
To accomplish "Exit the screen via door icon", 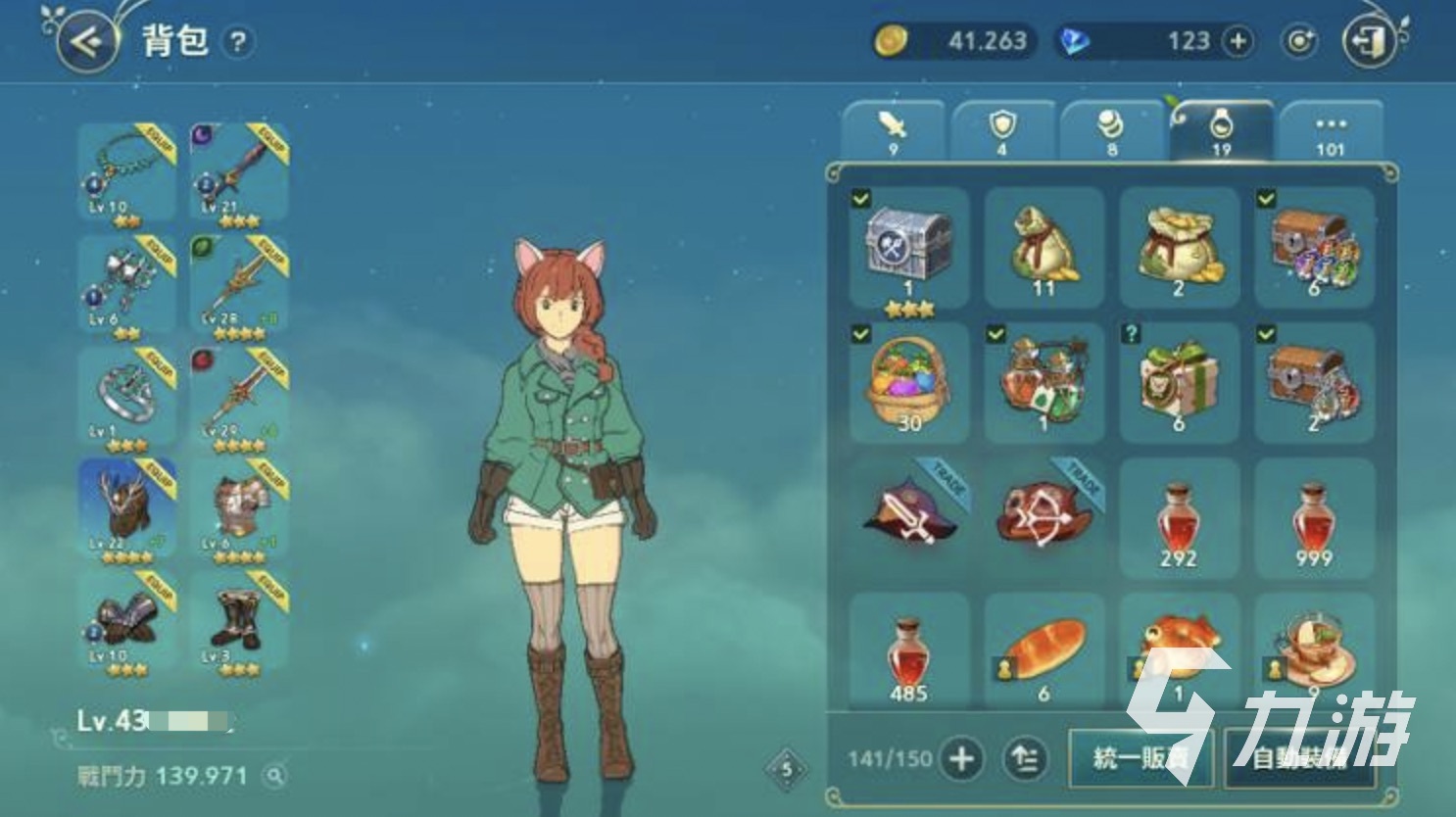I will point(1369,41).
